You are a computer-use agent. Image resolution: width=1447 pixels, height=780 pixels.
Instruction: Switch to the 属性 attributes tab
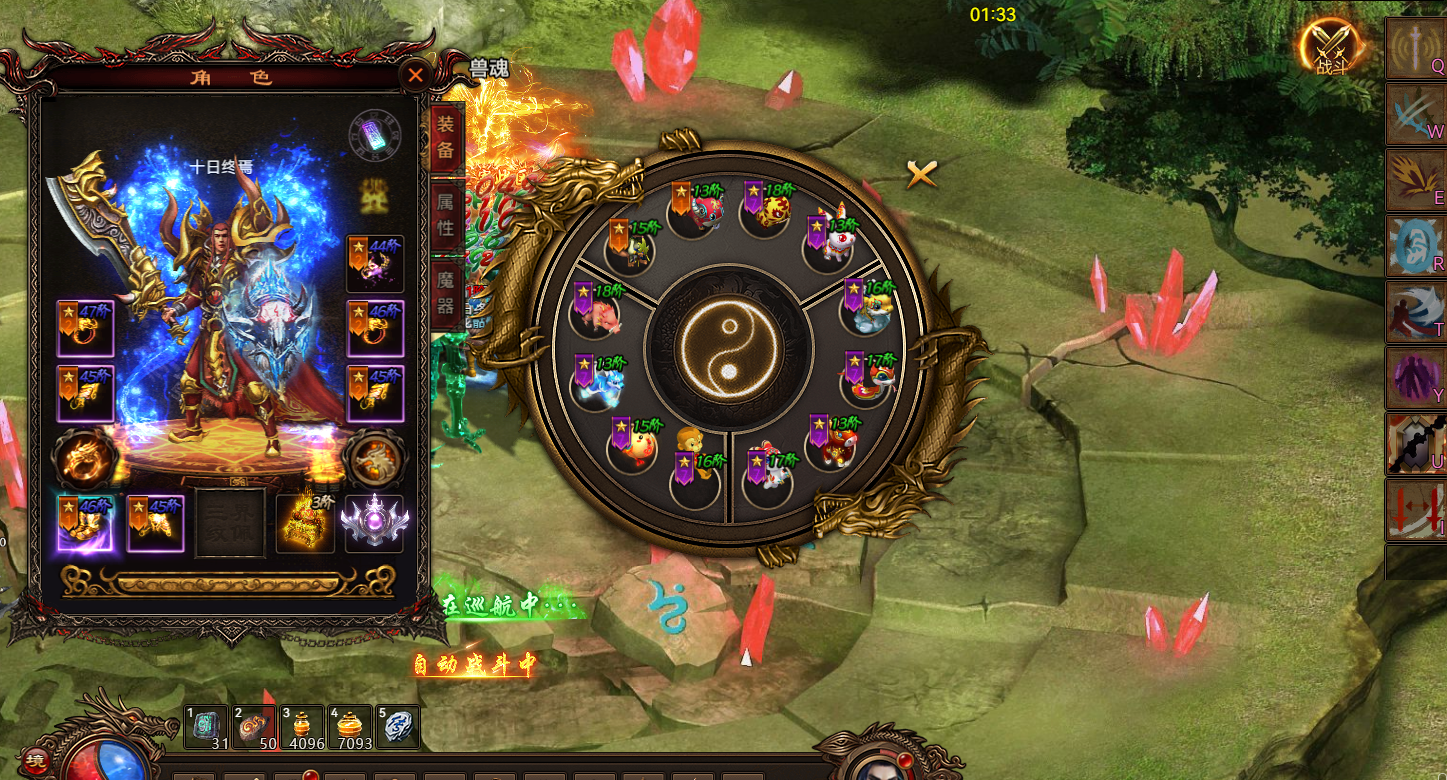pyautogui.click(x=445, y=215)
